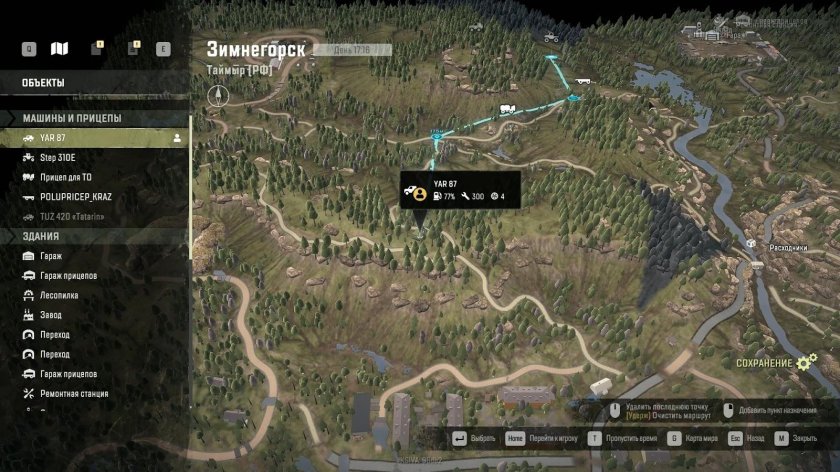
Task: Click the Выбрать button
Action: (474, 438)
